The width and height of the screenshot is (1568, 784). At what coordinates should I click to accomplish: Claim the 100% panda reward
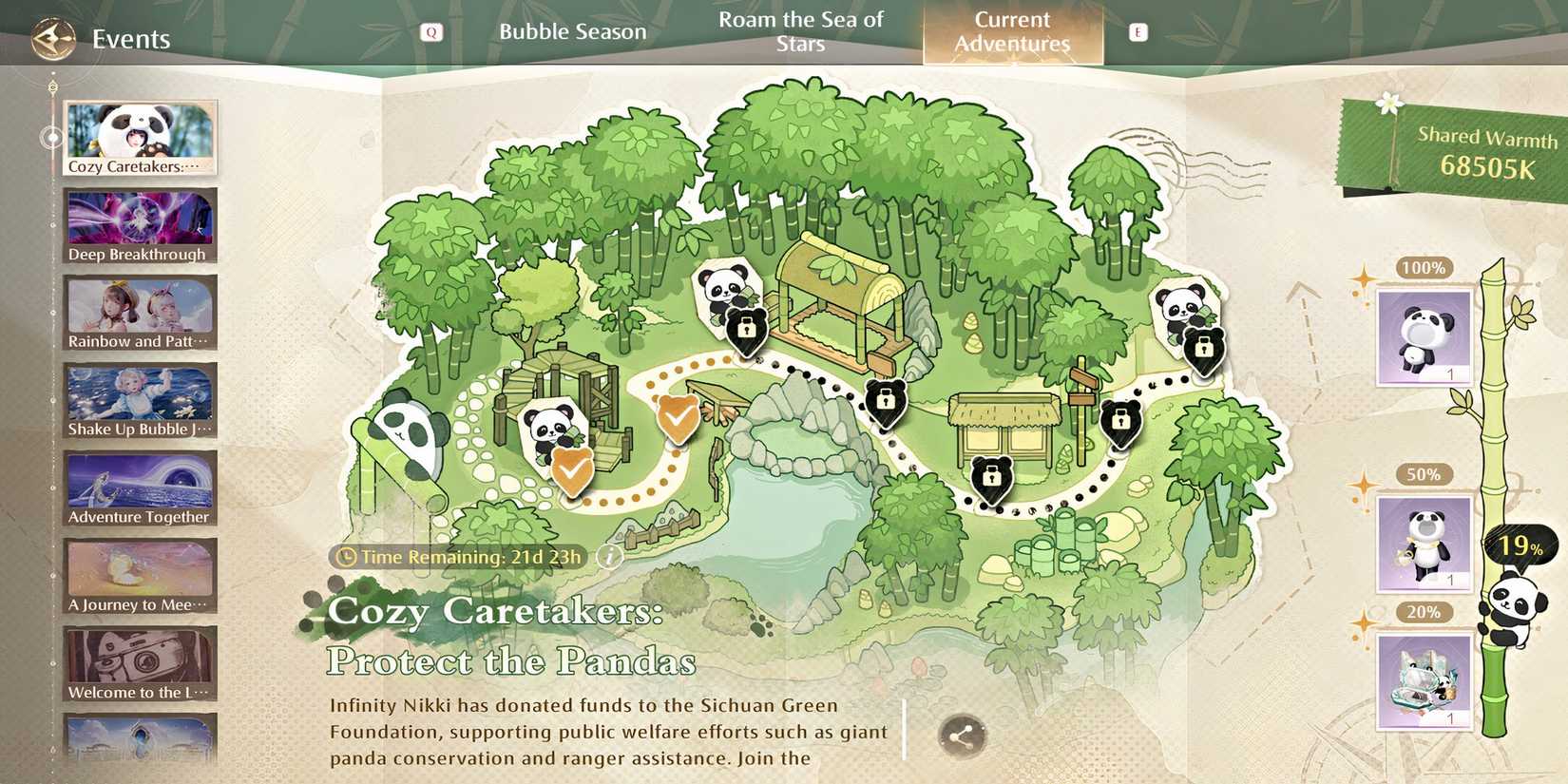point(1423,337)
